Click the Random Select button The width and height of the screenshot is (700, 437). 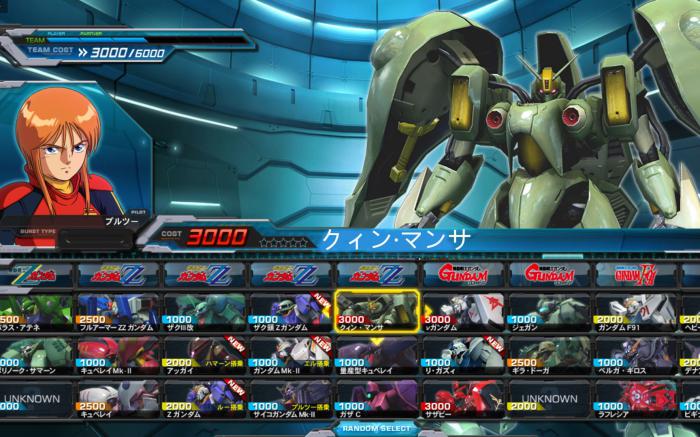pyautogui.click(x=375, y=428)
